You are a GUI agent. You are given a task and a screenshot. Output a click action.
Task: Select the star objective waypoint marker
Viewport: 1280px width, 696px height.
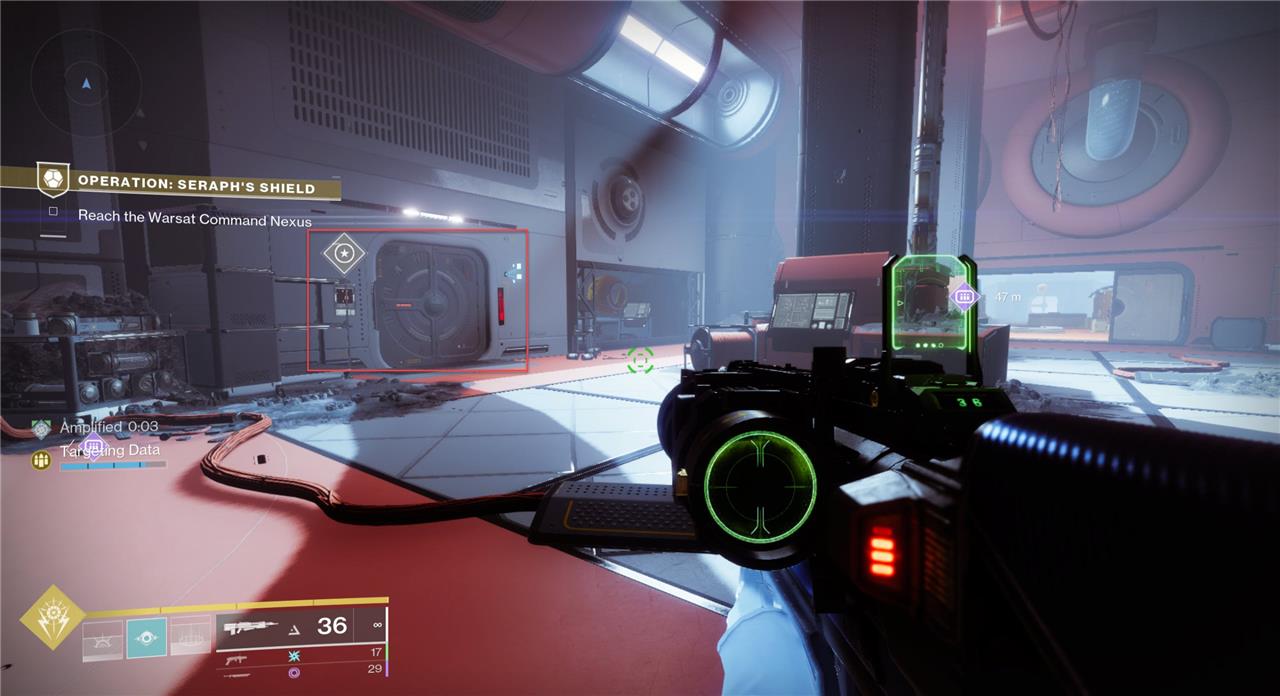click(x=344, y=254)
